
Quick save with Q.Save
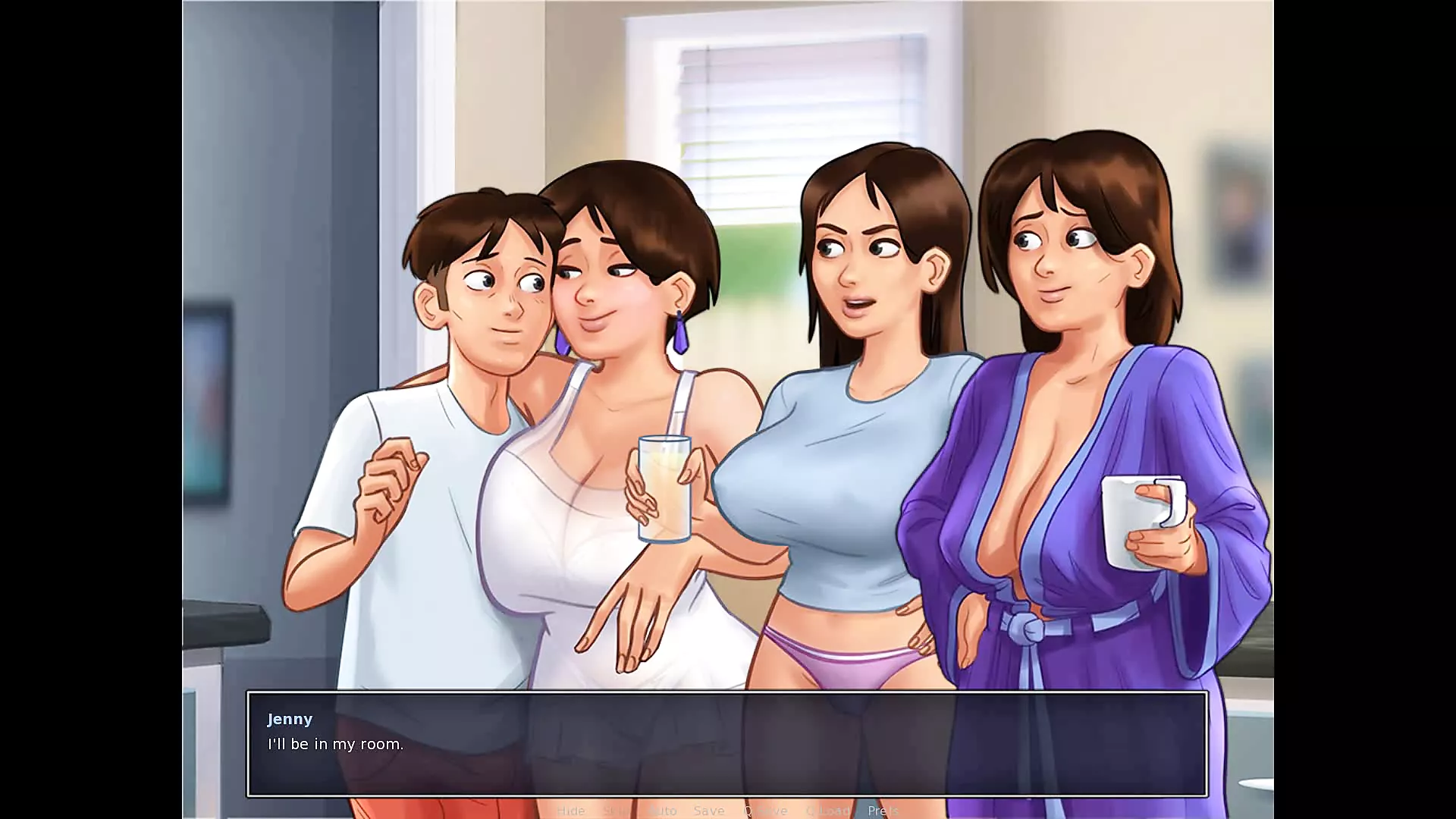[765, 811]
